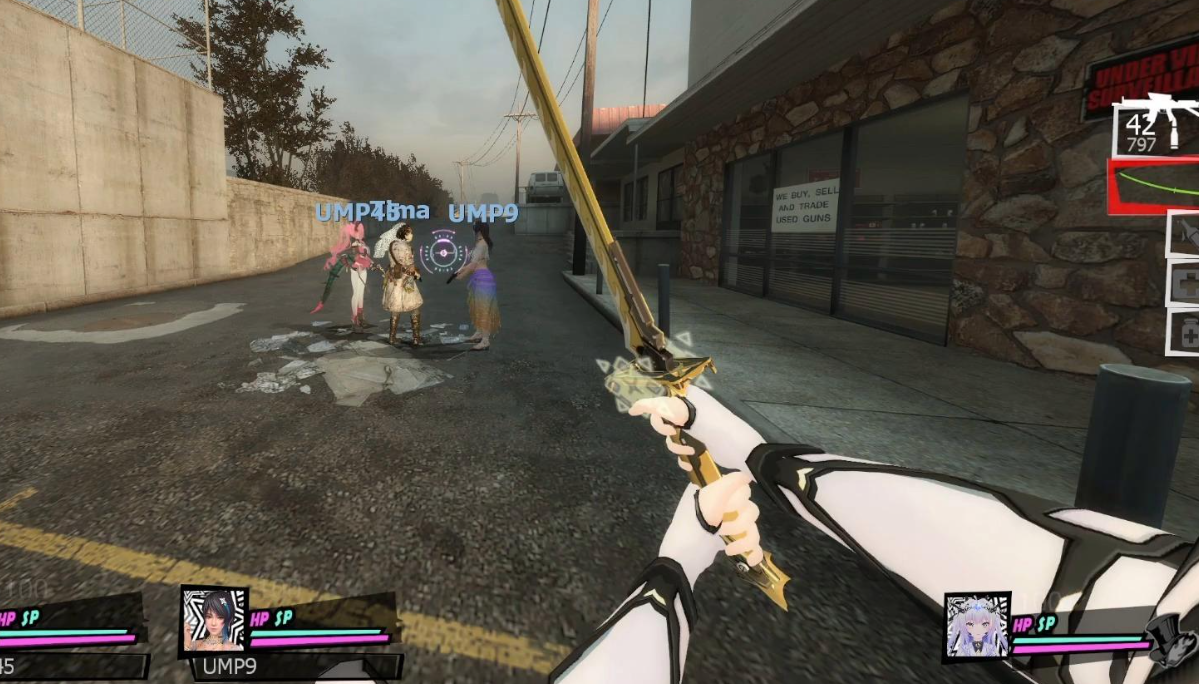Click UMP9's teammate portrait
1199x684 pixels.
pos(213,620)
